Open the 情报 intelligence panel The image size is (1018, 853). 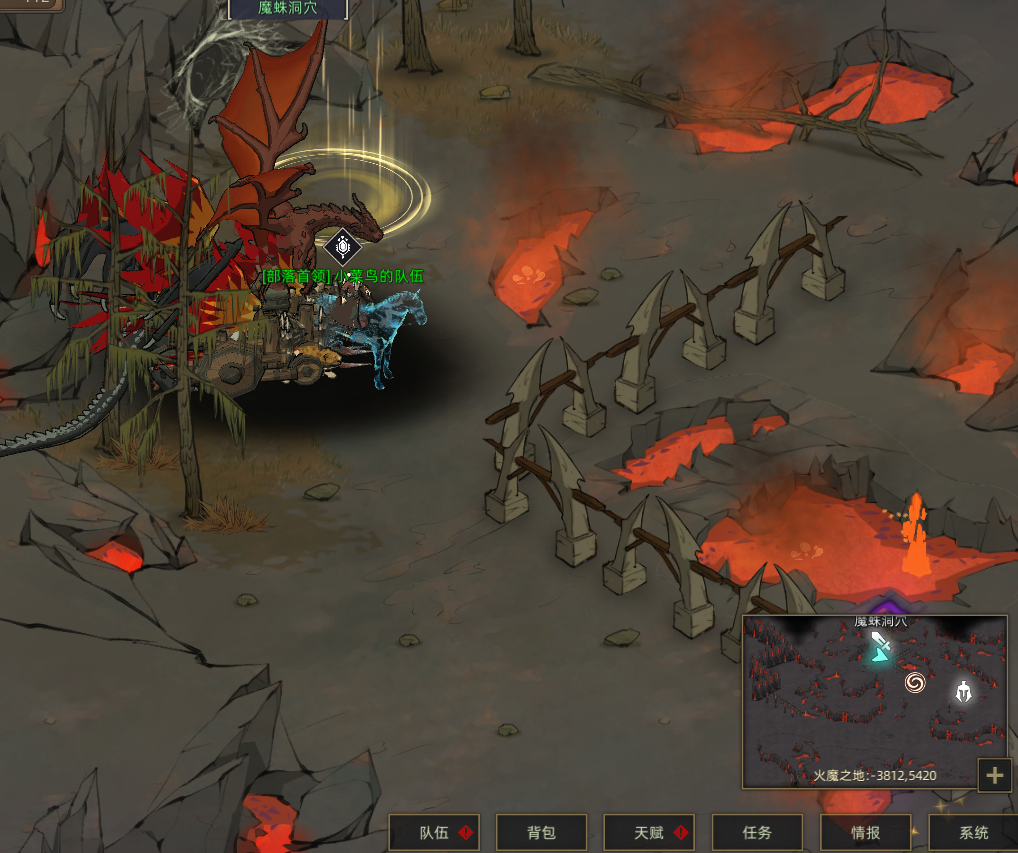click(x=865, y=832)
